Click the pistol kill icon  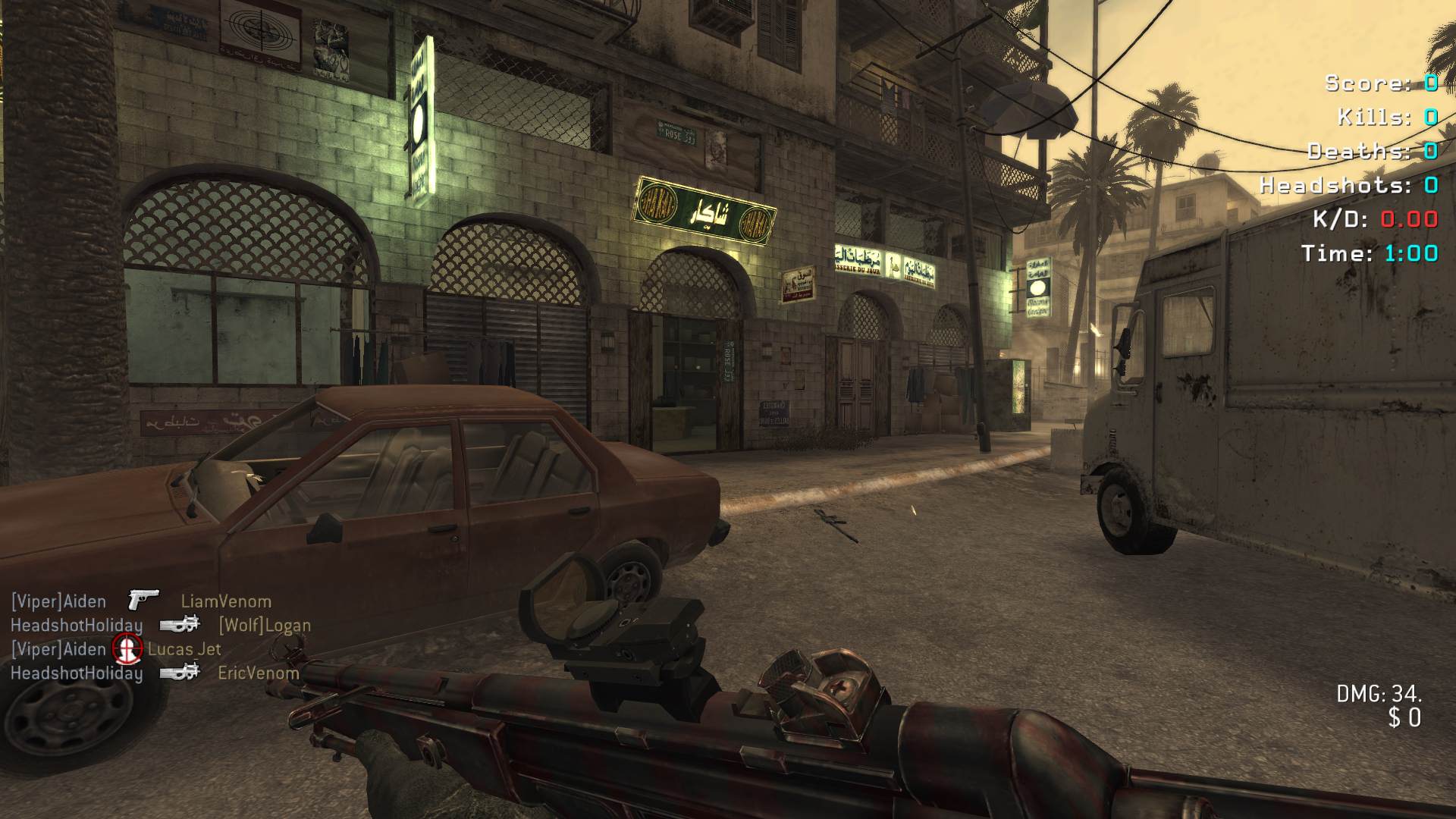tap(143, 599)
